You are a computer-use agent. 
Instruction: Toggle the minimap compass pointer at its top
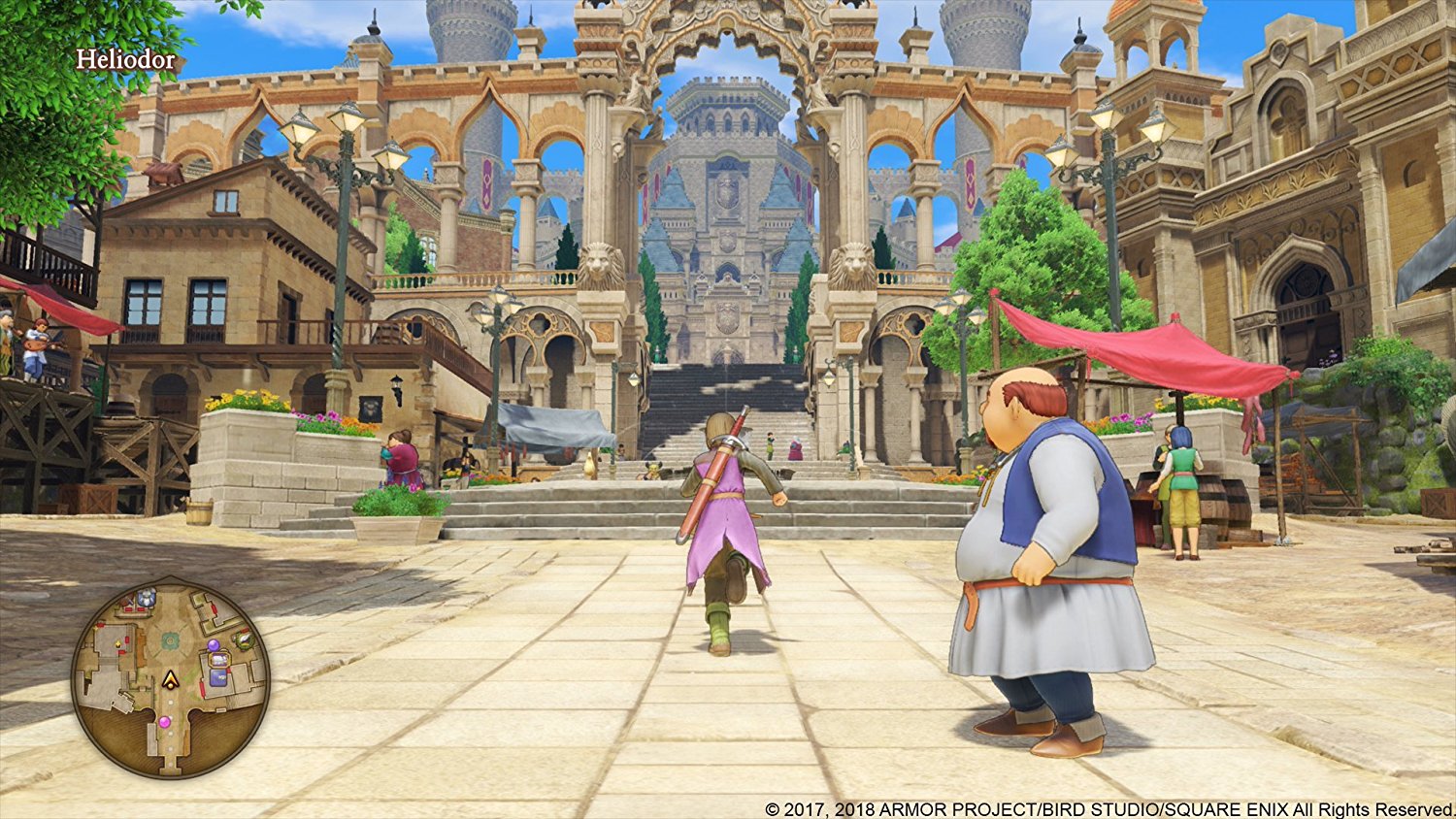click(172, 576)
